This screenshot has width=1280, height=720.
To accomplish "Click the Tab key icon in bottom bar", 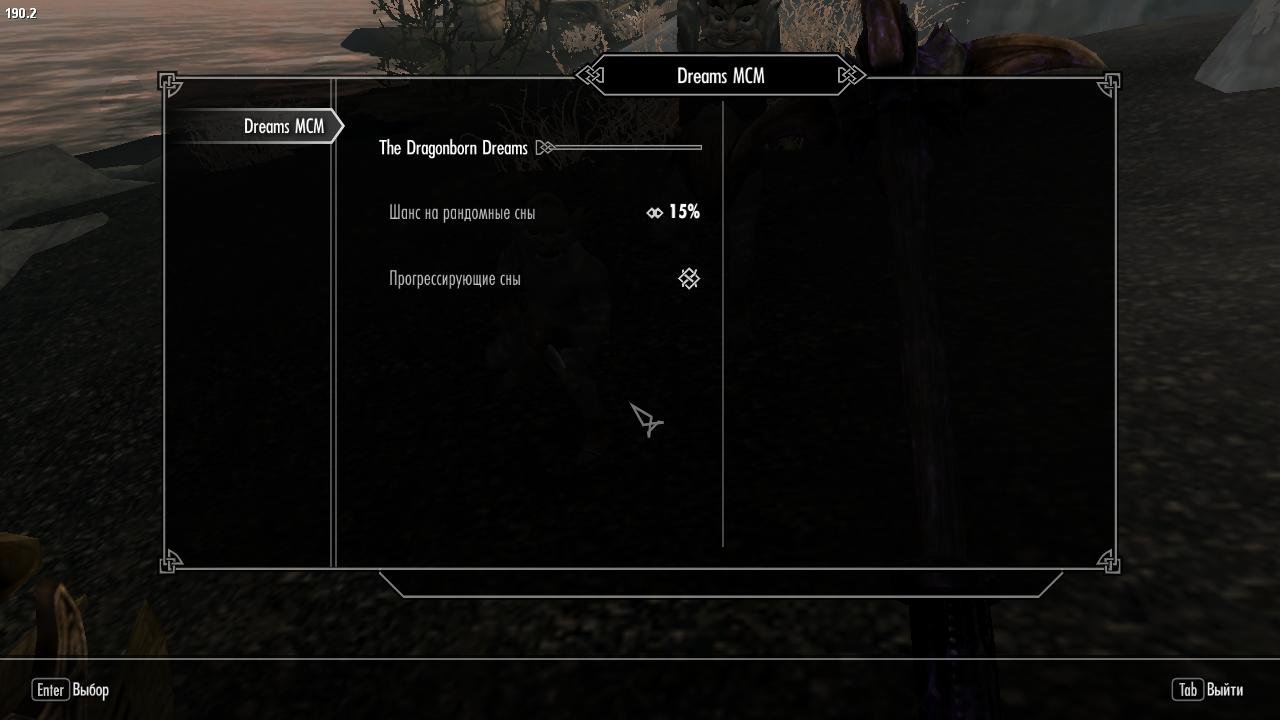I will tap(1187, 690).
